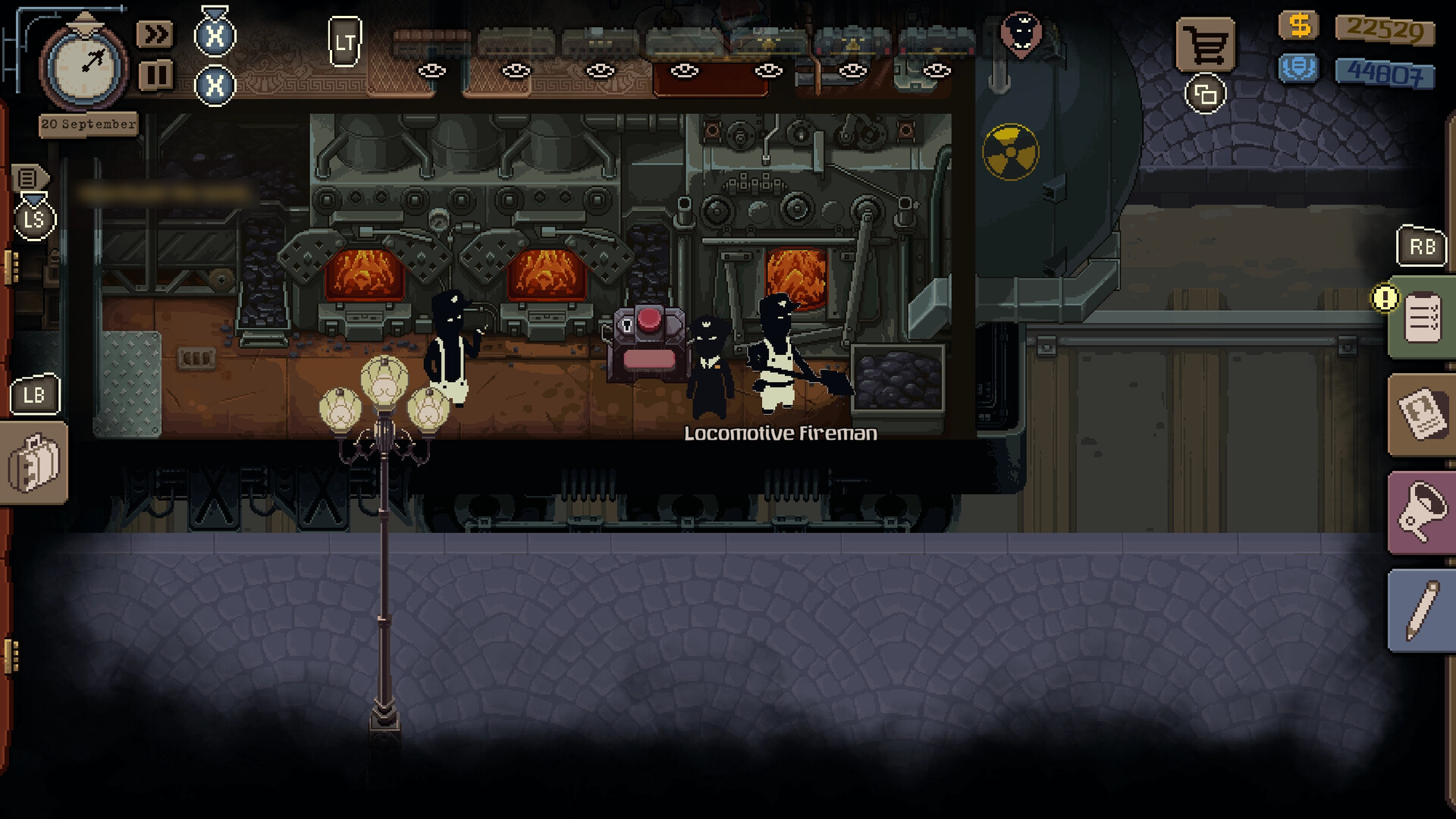The height and width of the screenshot is (819, 1456).
Task: Open the documents and papers tab
Action: [1423, 415]
